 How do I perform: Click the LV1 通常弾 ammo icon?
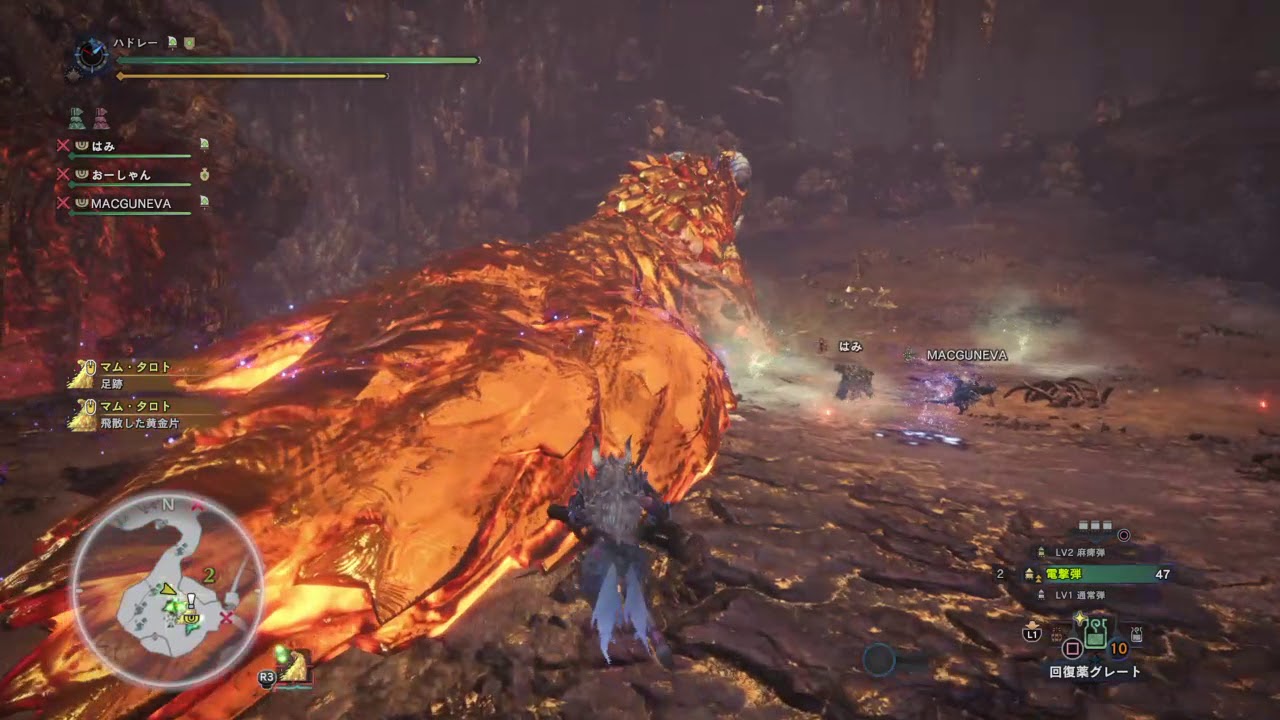[1041, 594]
